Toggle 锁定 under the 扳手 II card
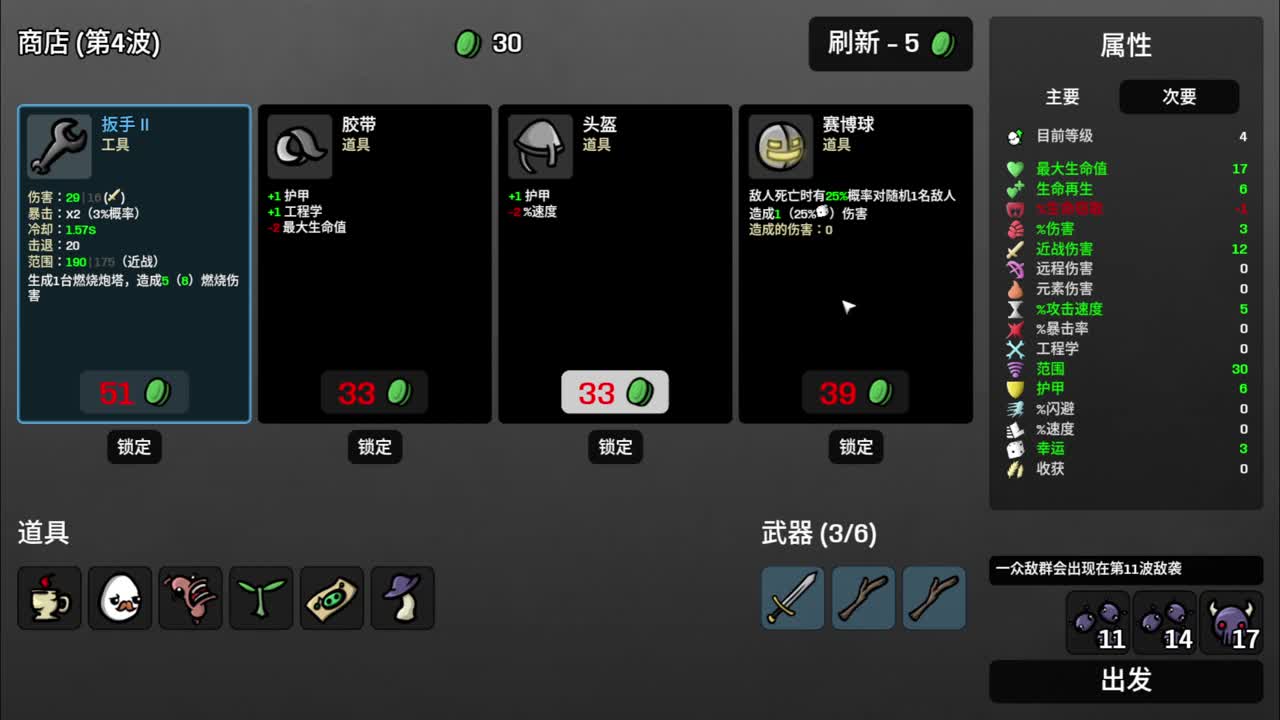This screenshot has width=1280, height=720. pos(134,447)
